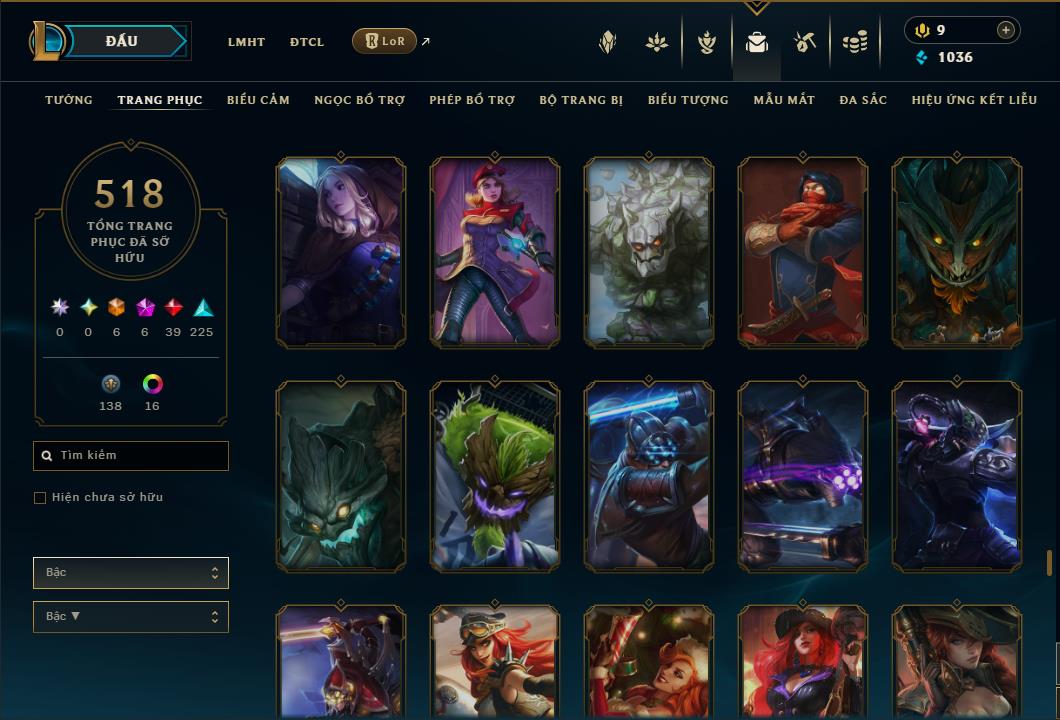Open the crossed hammer crafting icon

(805, 42)
